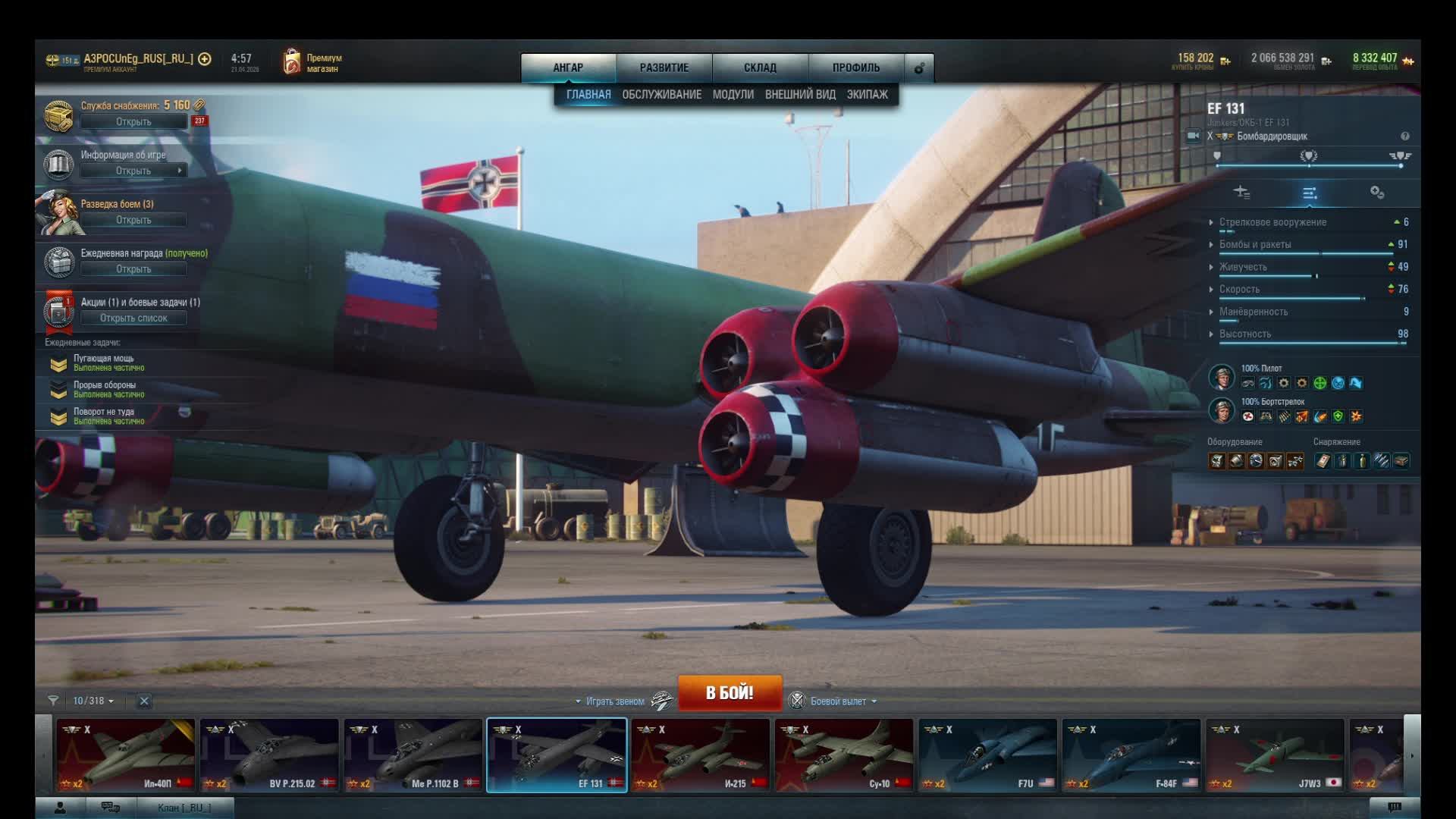This screenshot has width=1456, height=819.
Task: Show the ВНЕШНИЙ ВИД customization page
Action: point(800,95)
